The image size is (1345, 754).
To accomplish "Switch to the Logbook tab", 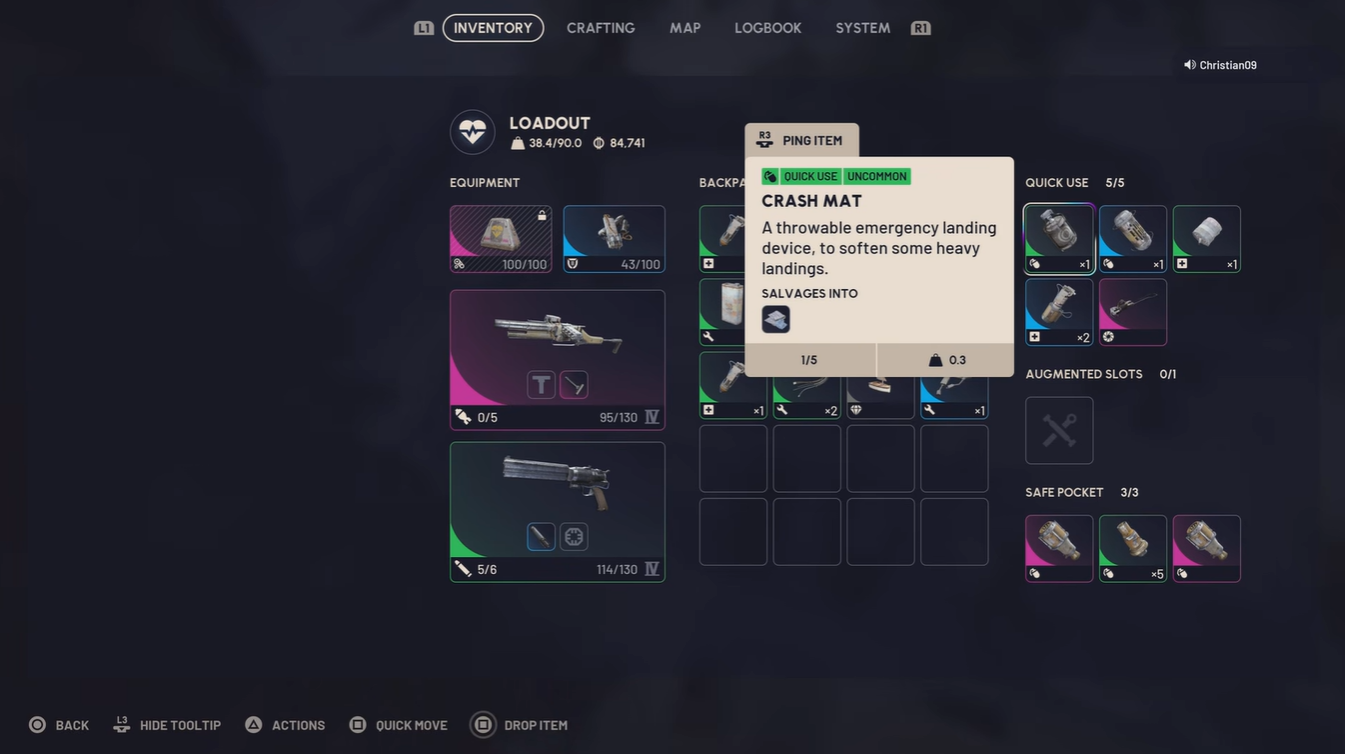I will (x=767, y=27).
